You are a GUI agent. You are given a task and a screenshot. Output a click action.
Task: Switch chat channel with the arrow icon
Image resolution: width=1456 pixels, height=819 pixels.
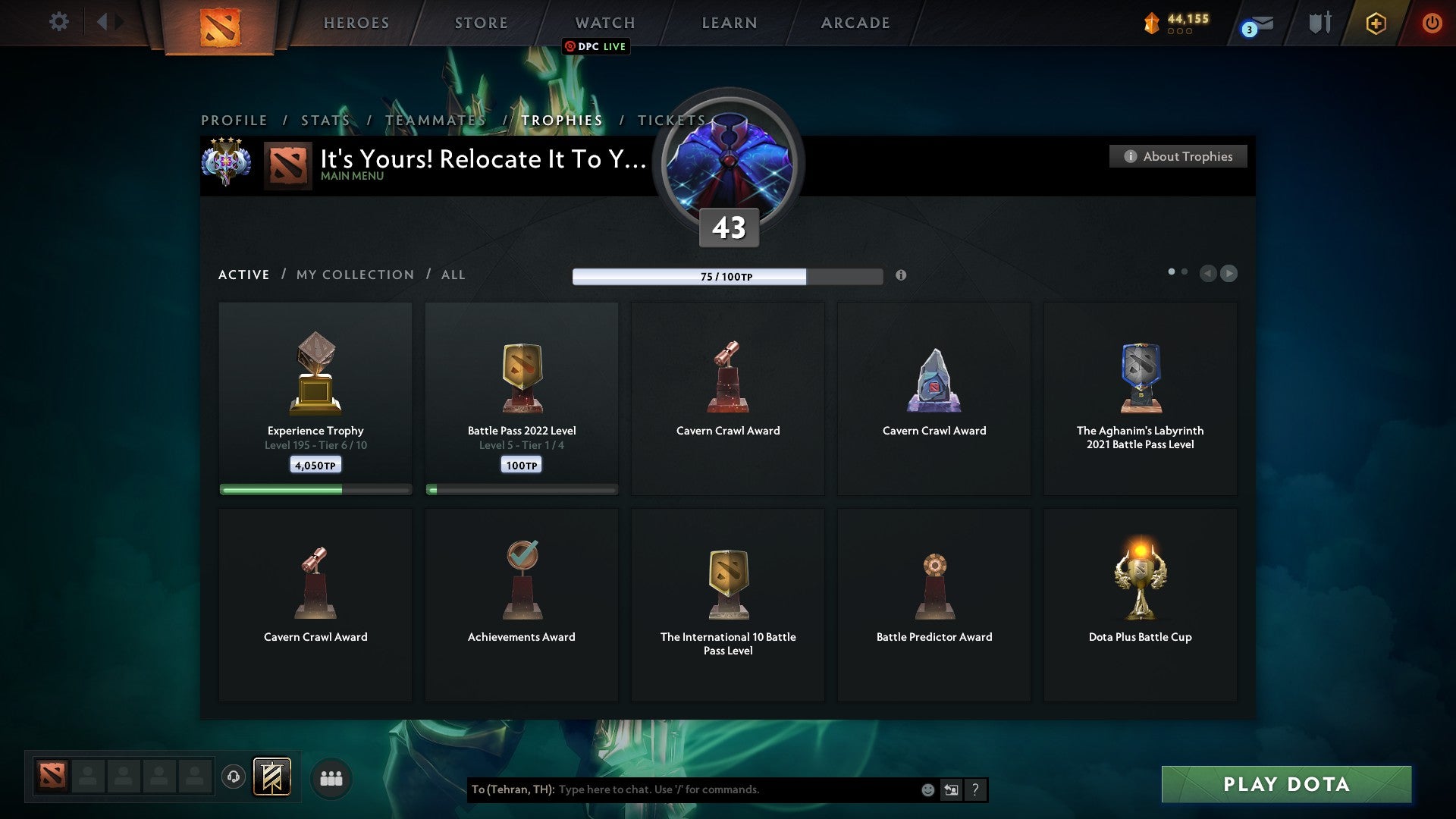point(951,789)
